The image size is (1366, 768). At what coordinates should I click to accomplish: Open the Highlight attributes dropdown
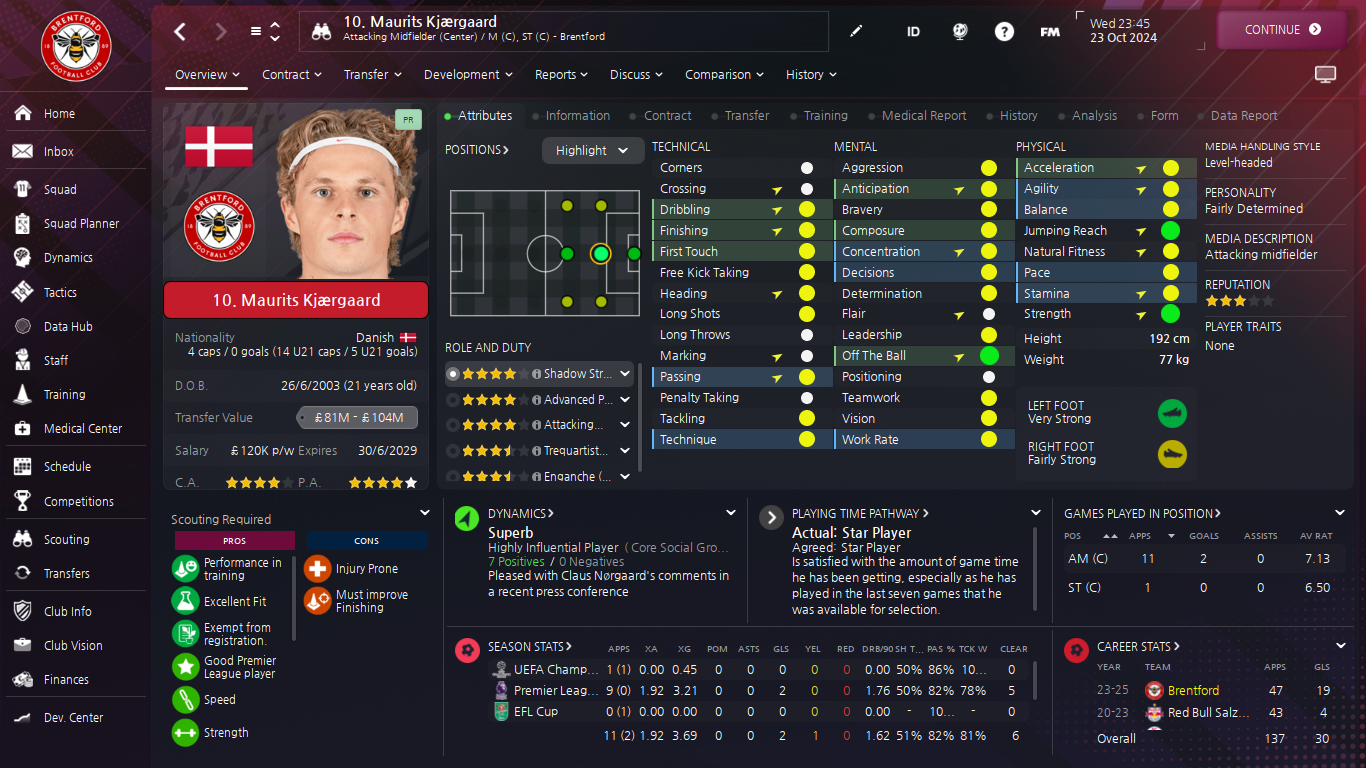pos(592,150)
